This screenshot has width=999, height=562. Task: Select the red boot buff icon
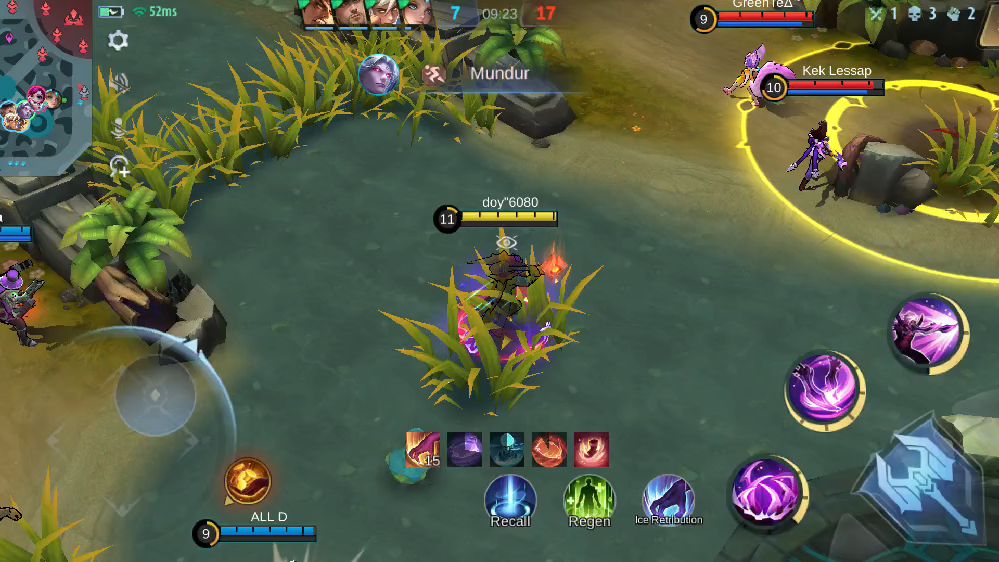point(591,449)
